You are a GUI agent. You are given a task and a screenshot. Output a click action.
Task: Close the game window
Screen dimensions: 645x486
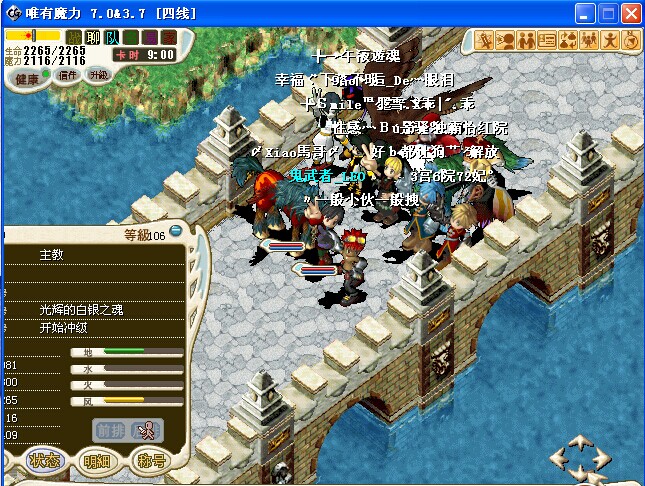(630, 14)
